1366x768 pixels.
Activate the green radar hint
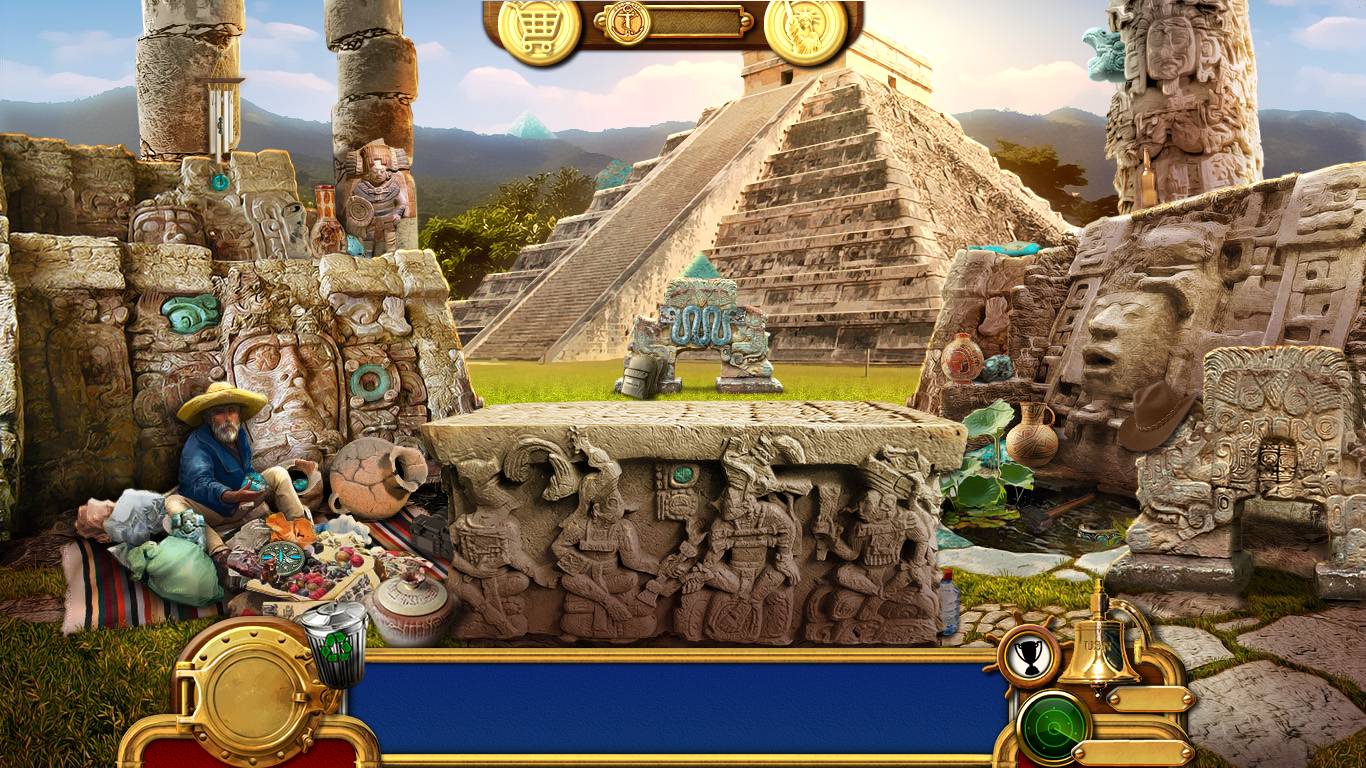1053,724
